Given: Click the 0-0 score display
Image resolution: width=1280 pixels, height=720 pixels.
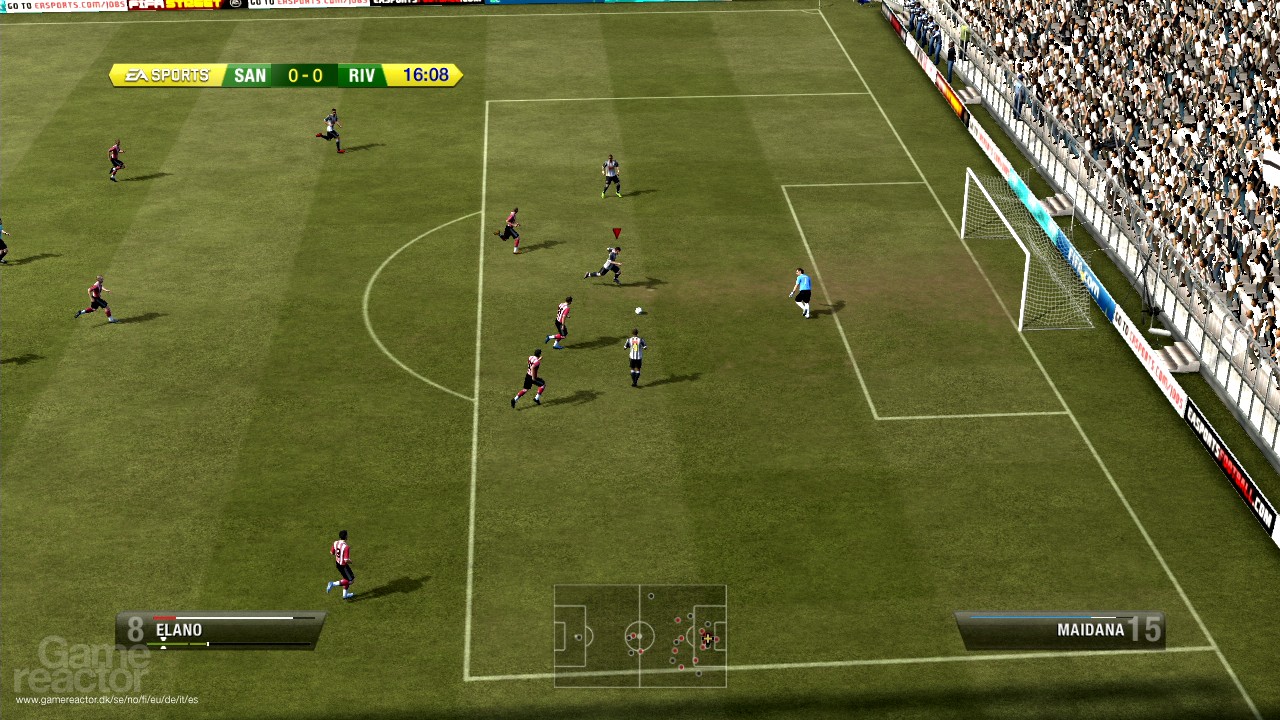Looking at the screenshot, I should (x=305, y=76).
